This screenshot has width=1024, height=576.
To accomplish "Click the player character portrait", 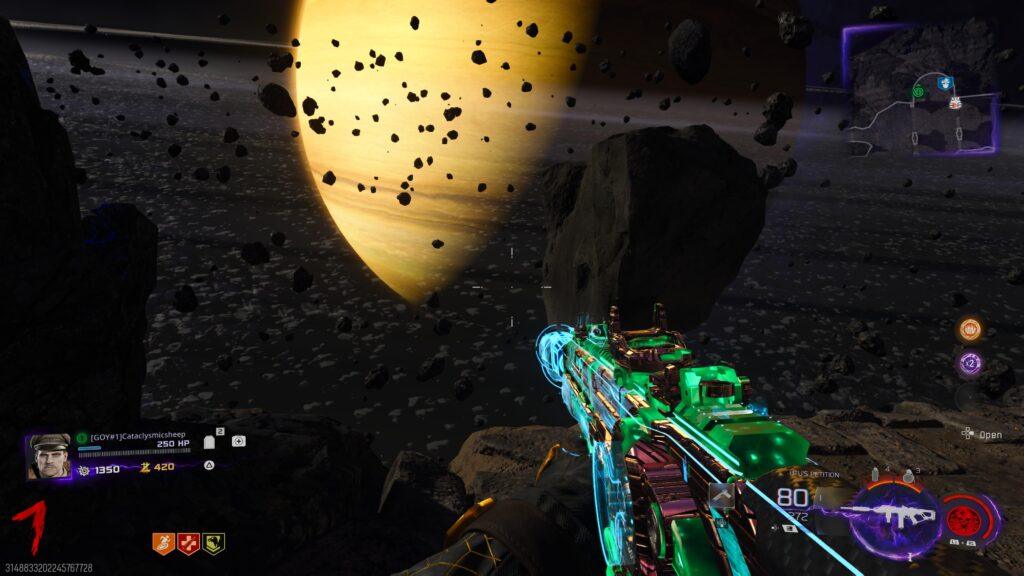I will click(x=49, y=456).
